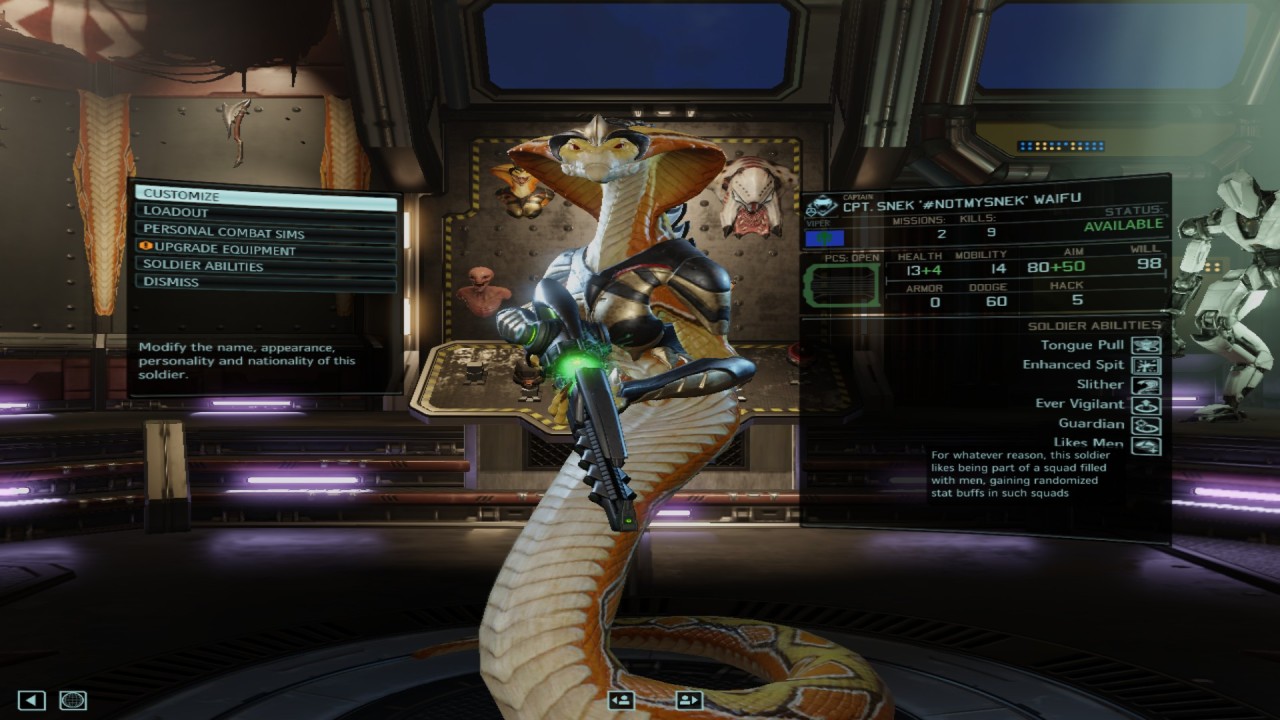
Task: Select the Loadout menu entry
Action: pos(265,212)
